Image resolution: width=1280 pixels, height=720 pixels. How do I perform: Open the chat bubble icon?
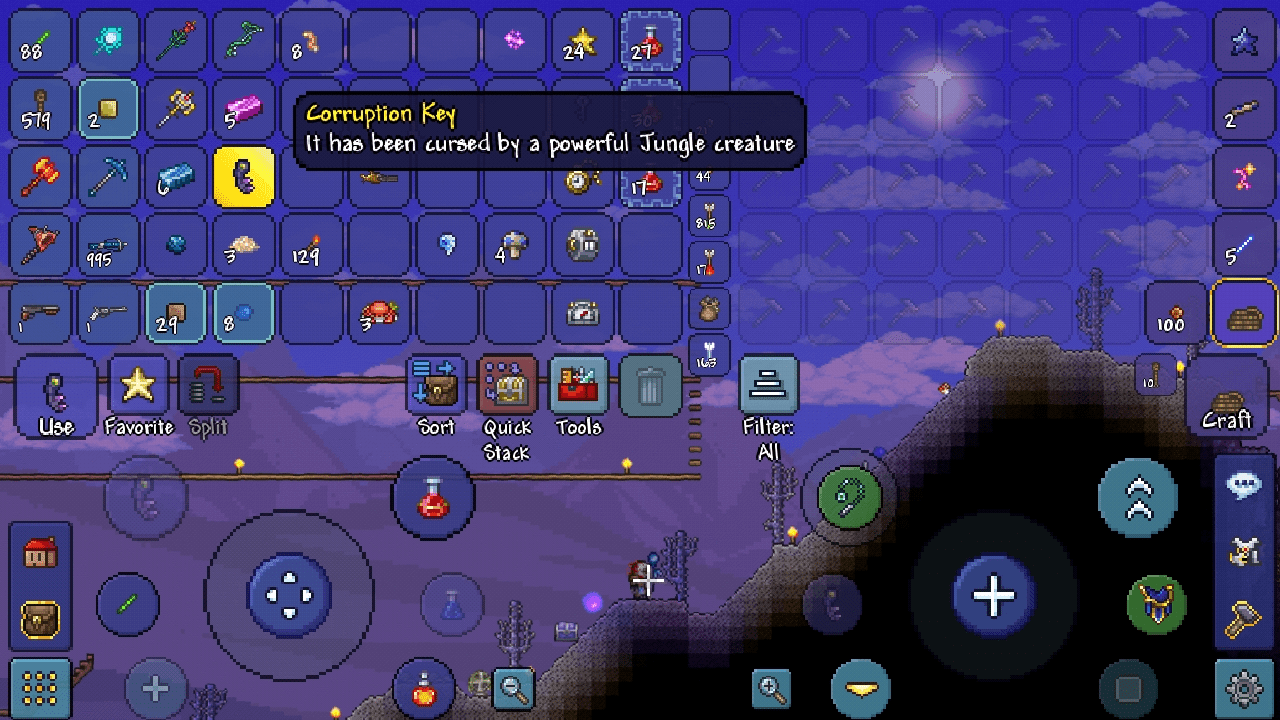coord(1242,483)
